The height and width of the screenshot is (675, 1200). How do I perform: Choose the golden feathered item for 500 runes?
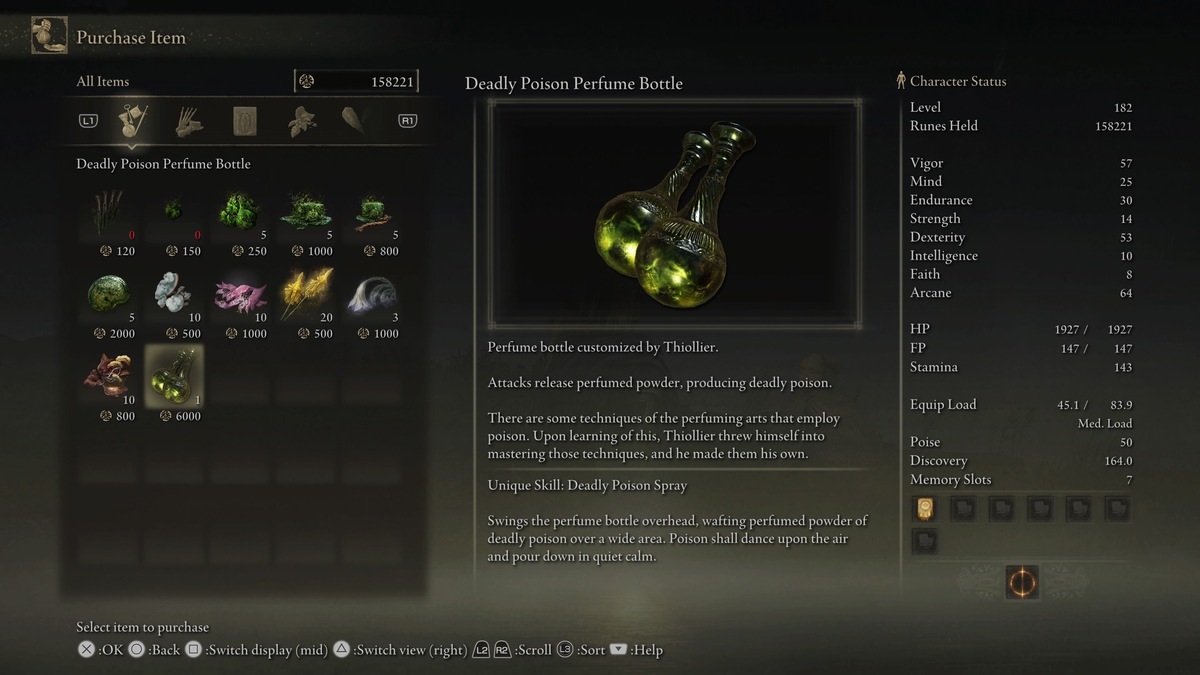[x=305, y=295]
